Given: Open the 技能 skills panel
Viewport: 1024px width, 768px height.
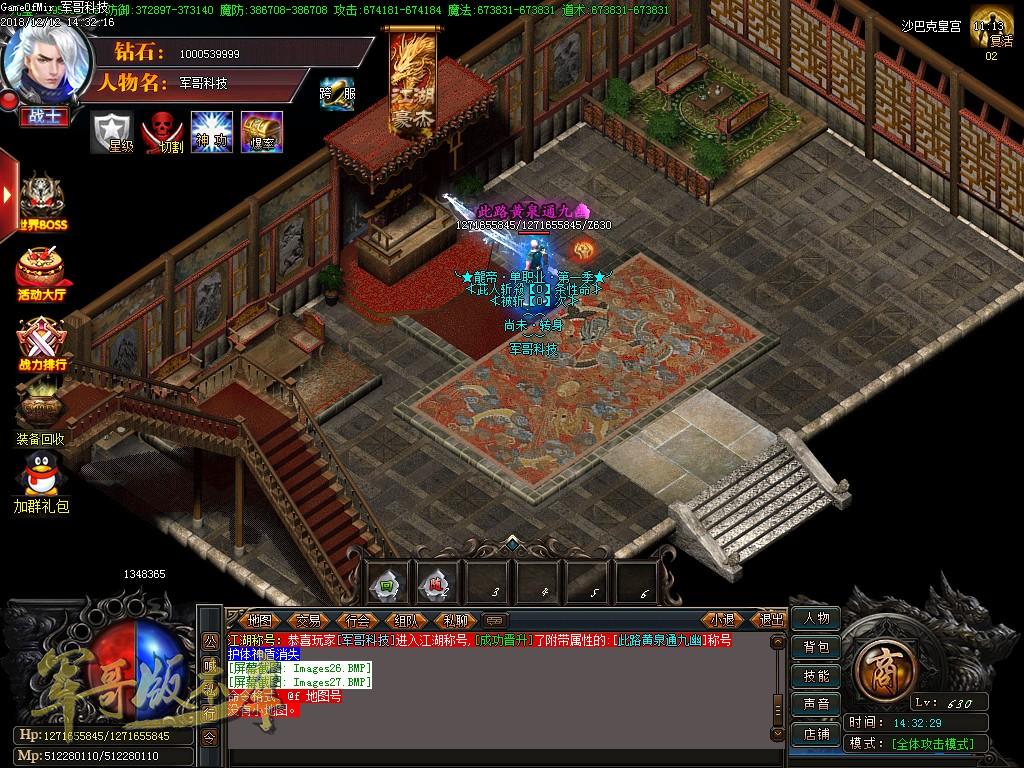Looking at the screenshot, I should pyautogui.click(x=816, y=676).
